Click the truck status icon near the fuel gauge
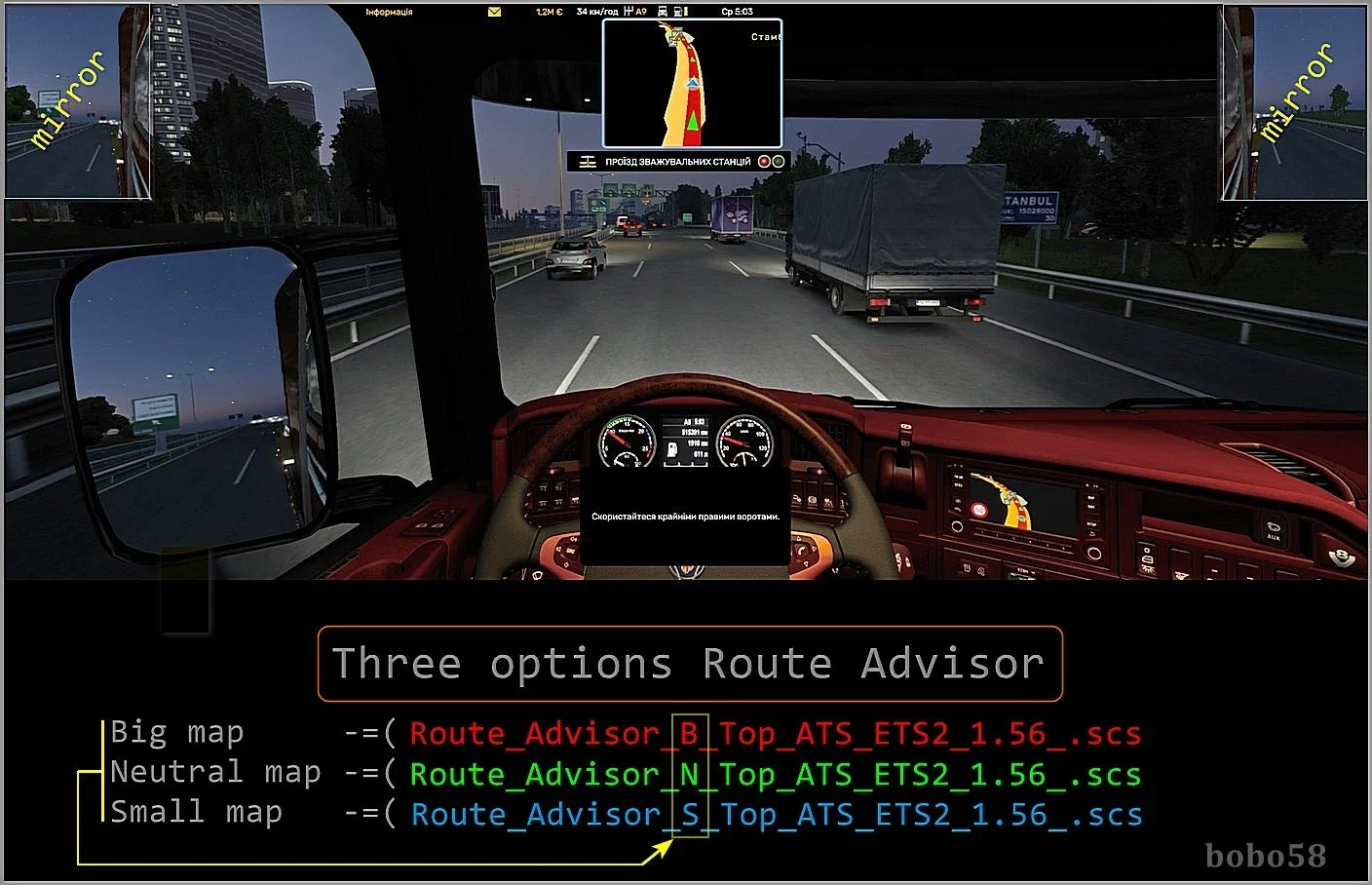Image resolution: width=1372 pixels, height=885 pixels. click(663, 11)
